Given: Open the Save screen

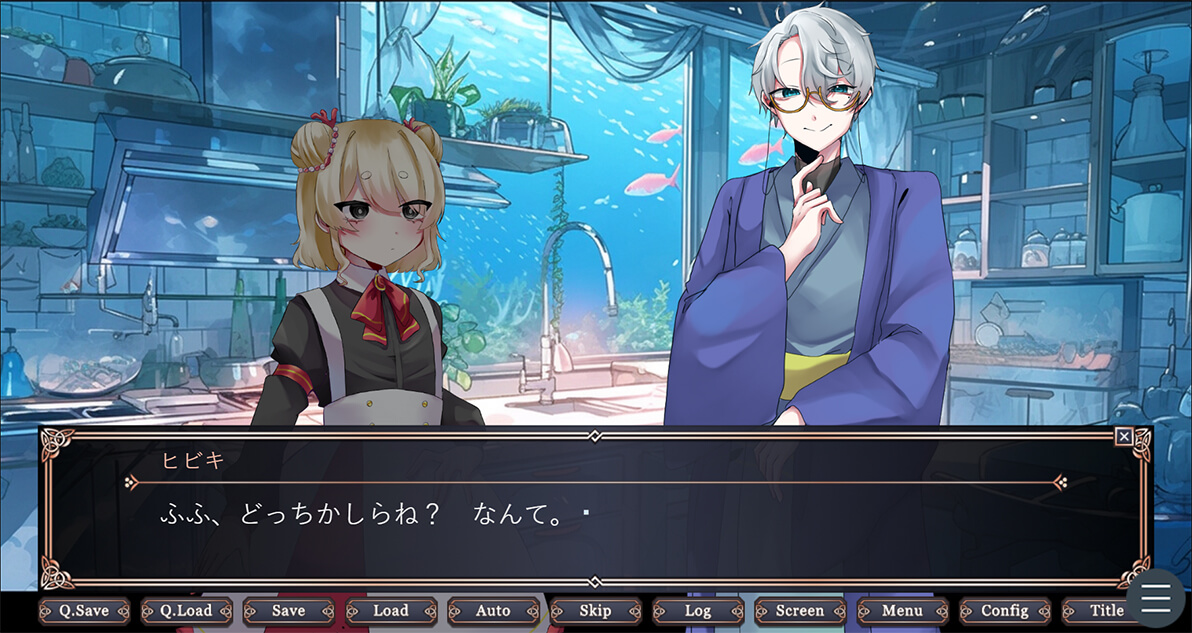Looking at the screenshot, I should (289, 611).
